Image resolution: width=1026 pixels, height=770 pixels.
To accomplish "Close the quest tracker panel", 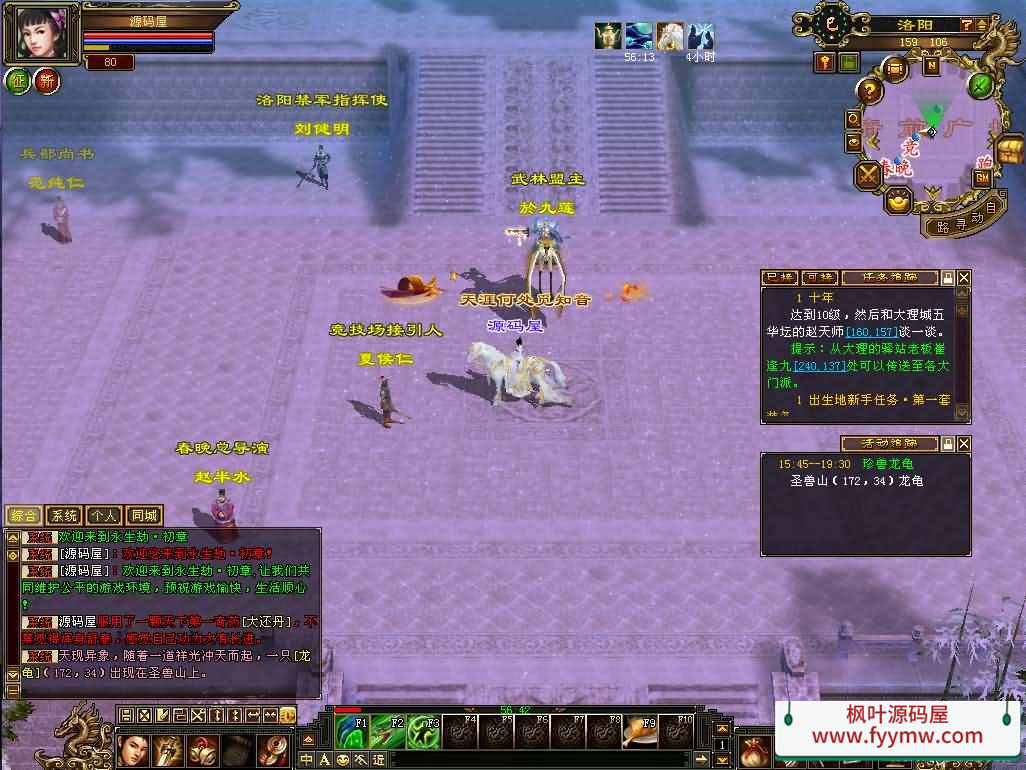I will 964,277.
